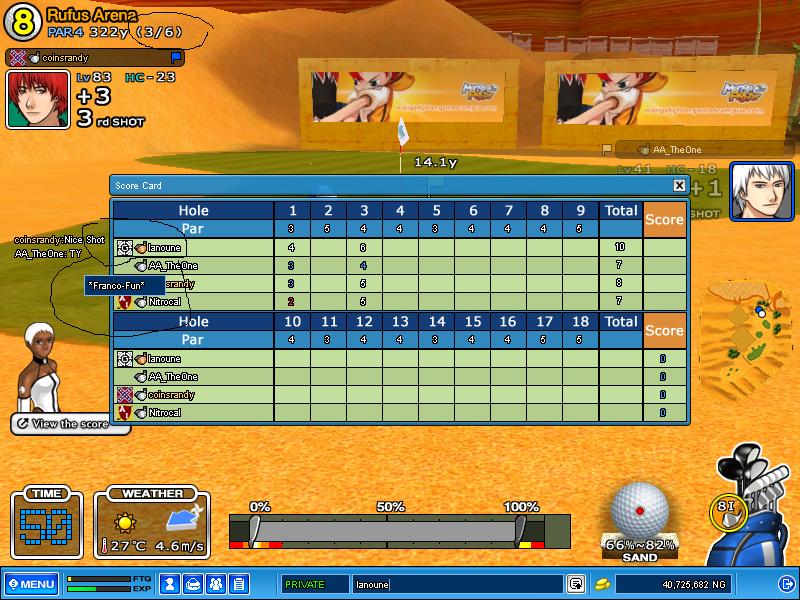Select player lanoune in the front-nine scores
Image resolution: width=800 pixels, height=600 pixels.
163,247
